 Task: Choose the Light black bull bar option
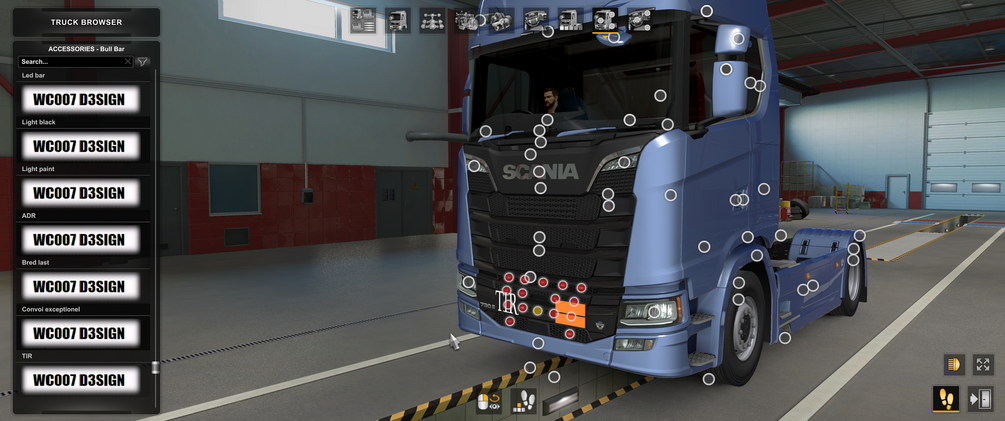[79, 146]
